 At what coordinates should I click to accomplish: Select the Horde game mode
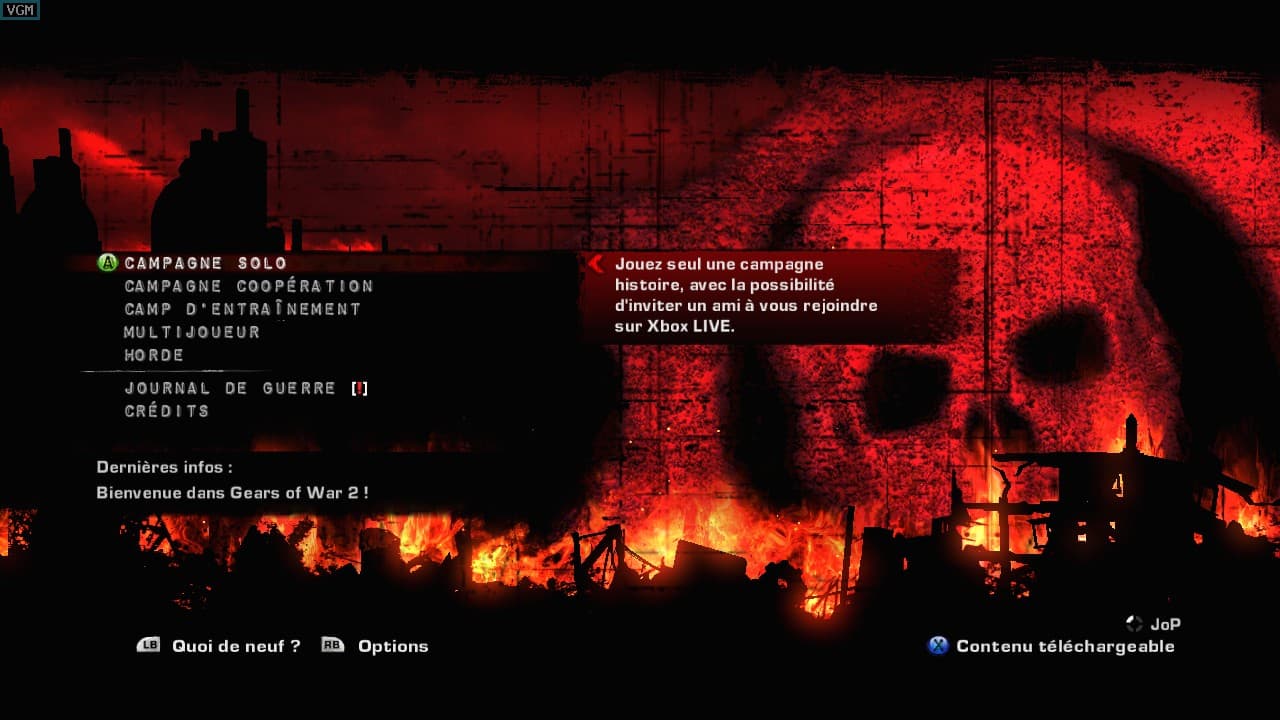click(x=152, y=355)
